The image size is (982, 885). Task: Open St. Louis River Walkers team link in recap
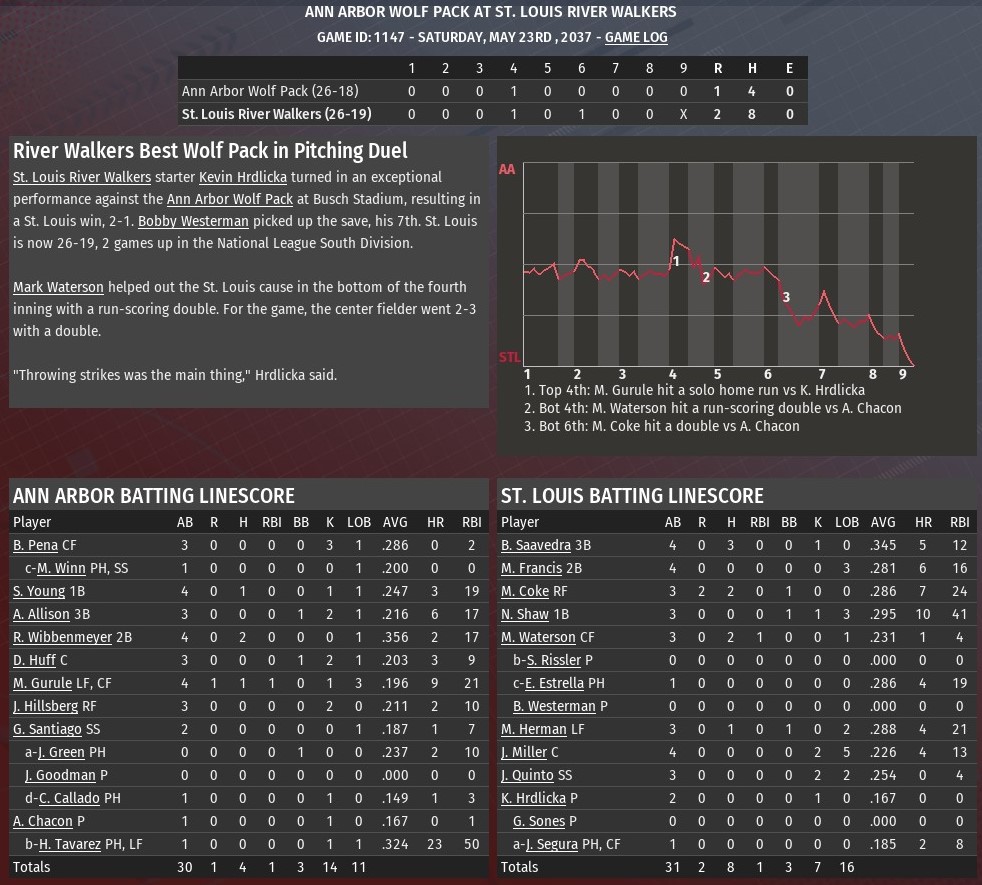tap(82, 177)
